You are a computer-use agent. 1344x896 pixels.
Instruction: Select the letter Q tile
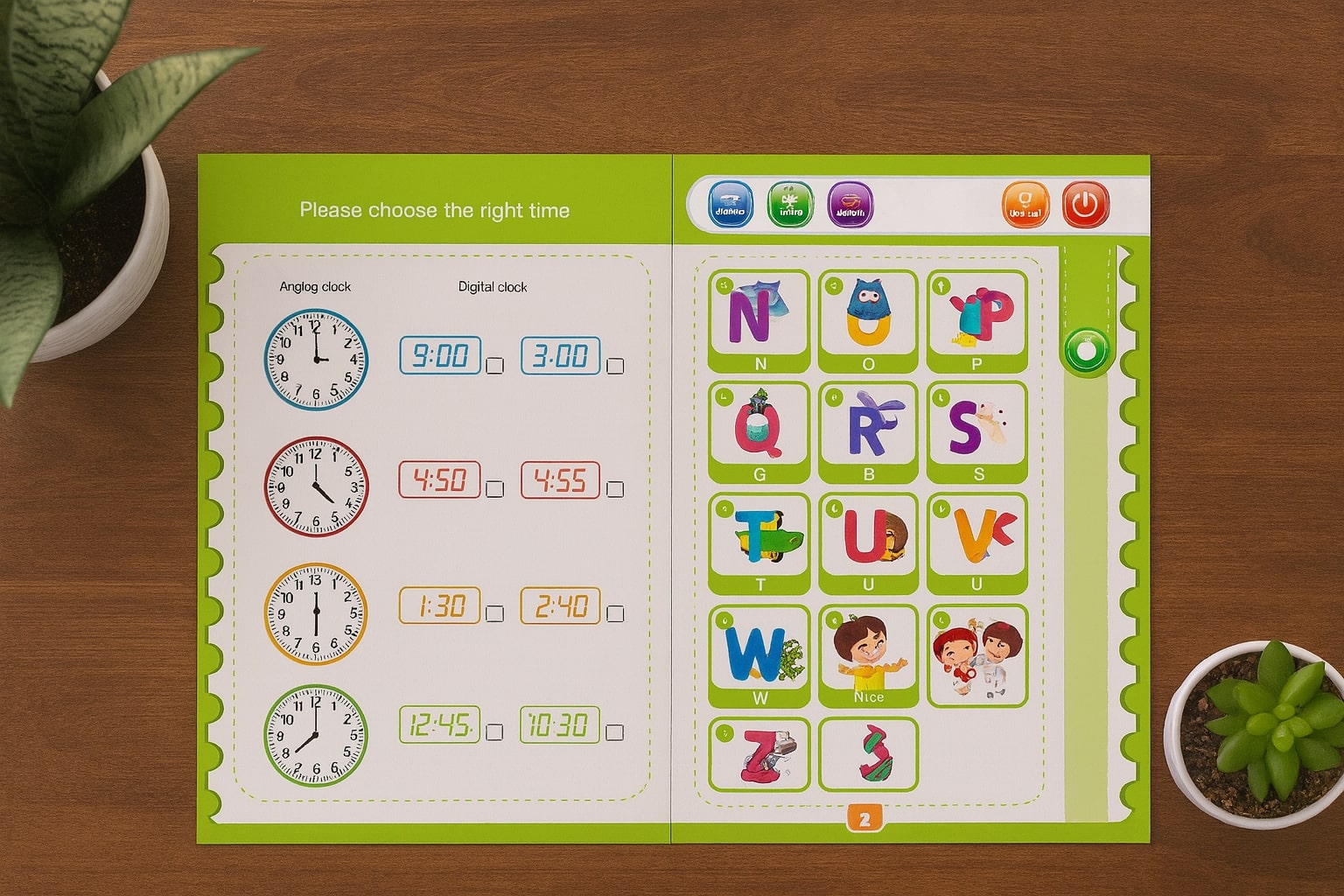point(759,431)
